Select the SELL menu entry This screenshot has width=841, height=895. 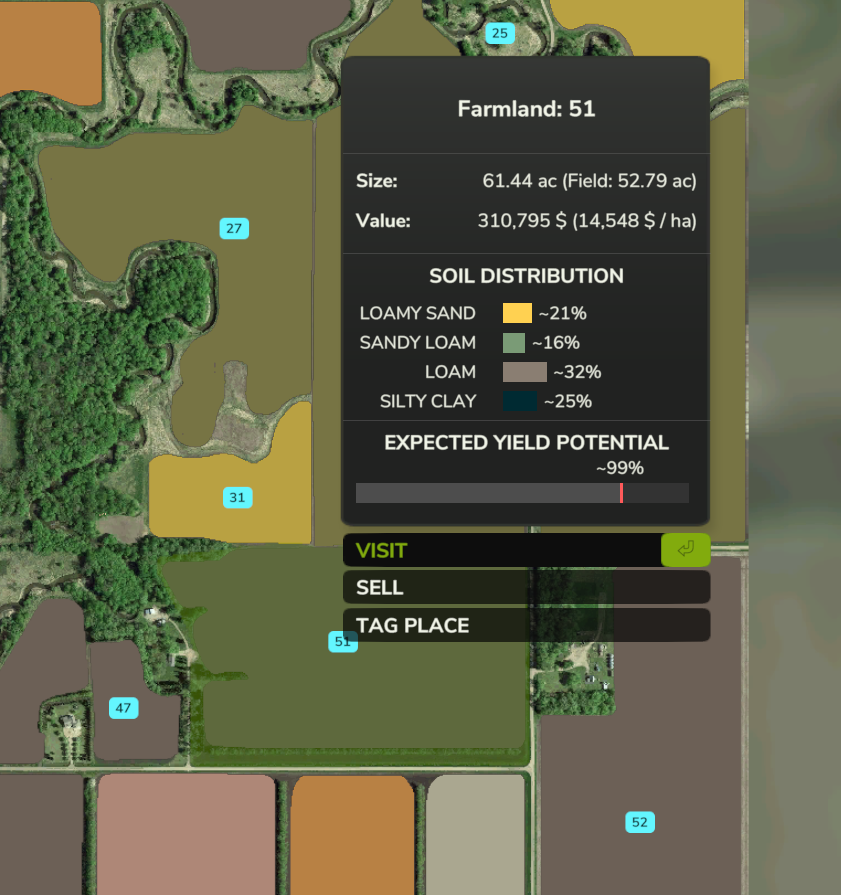tap(526, 588)
